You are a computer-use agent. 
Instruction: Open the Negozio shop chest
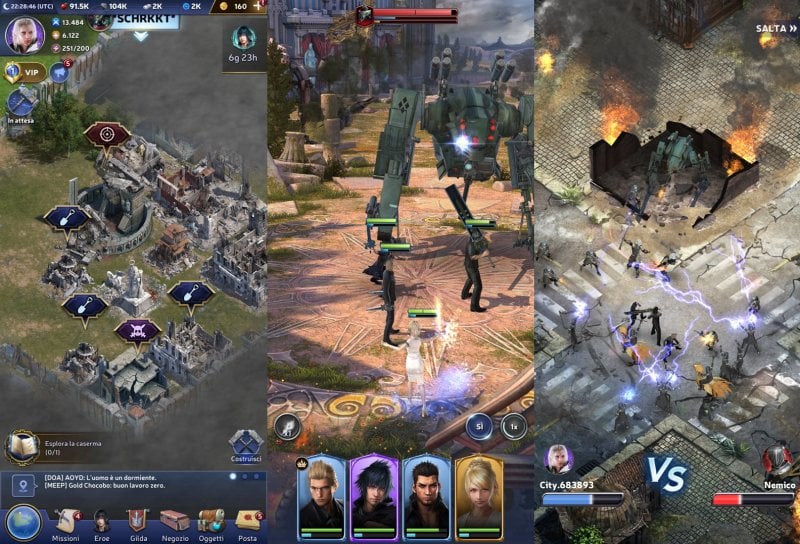pyautogui.click(x=174, y=522)
